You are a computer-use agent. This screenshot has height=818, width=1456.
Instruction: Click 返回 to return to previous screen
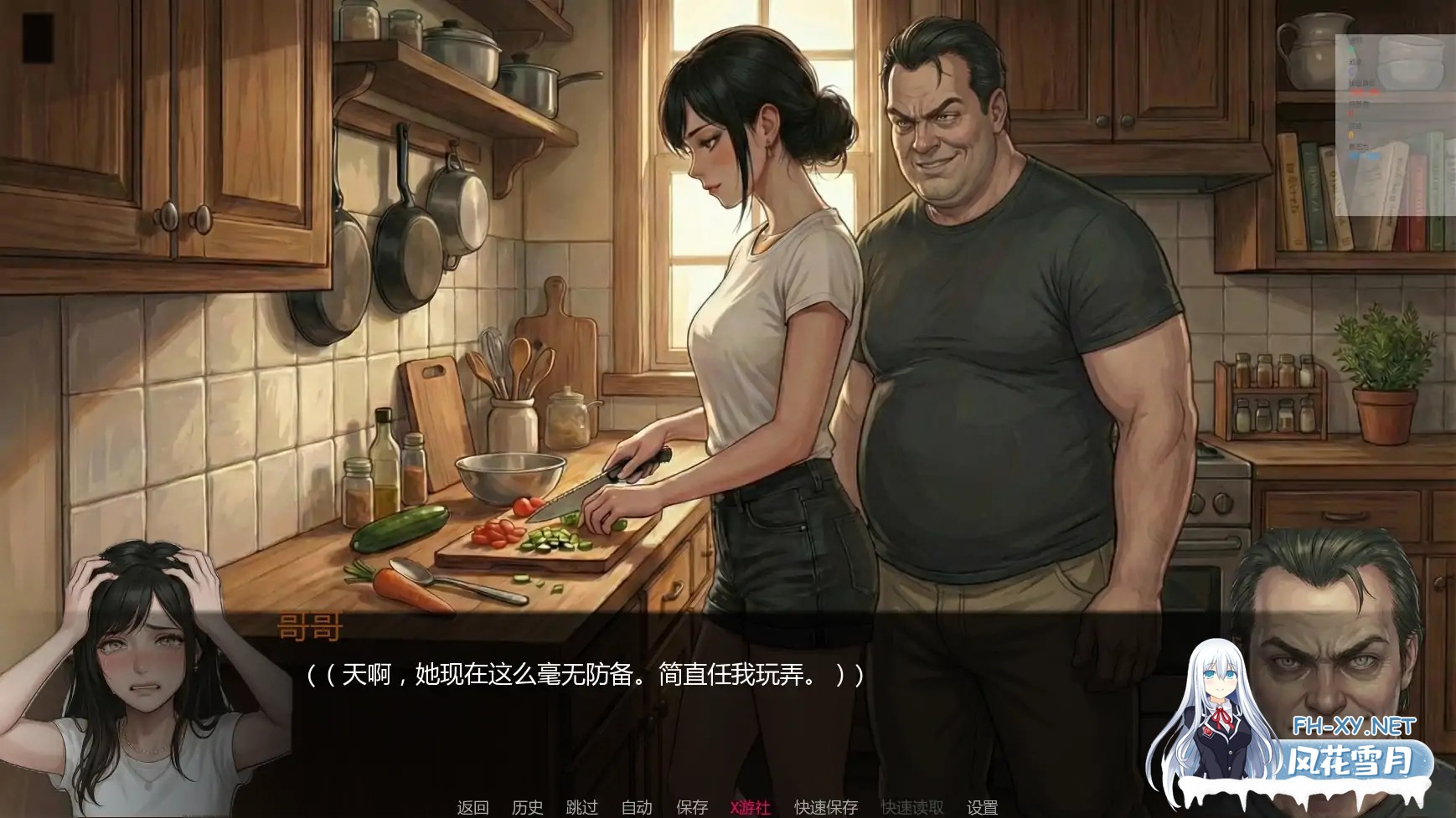(x=473, y=809)
